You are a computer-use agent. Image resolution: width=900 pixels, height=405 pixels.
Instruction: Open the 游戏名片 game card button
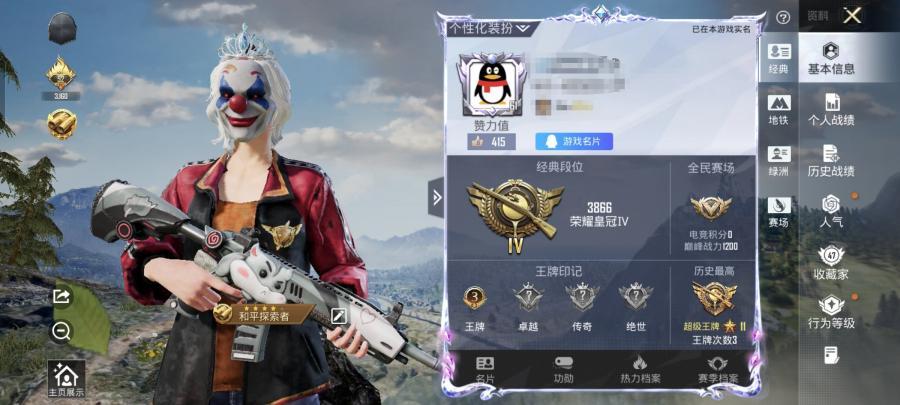click(575, 142)
